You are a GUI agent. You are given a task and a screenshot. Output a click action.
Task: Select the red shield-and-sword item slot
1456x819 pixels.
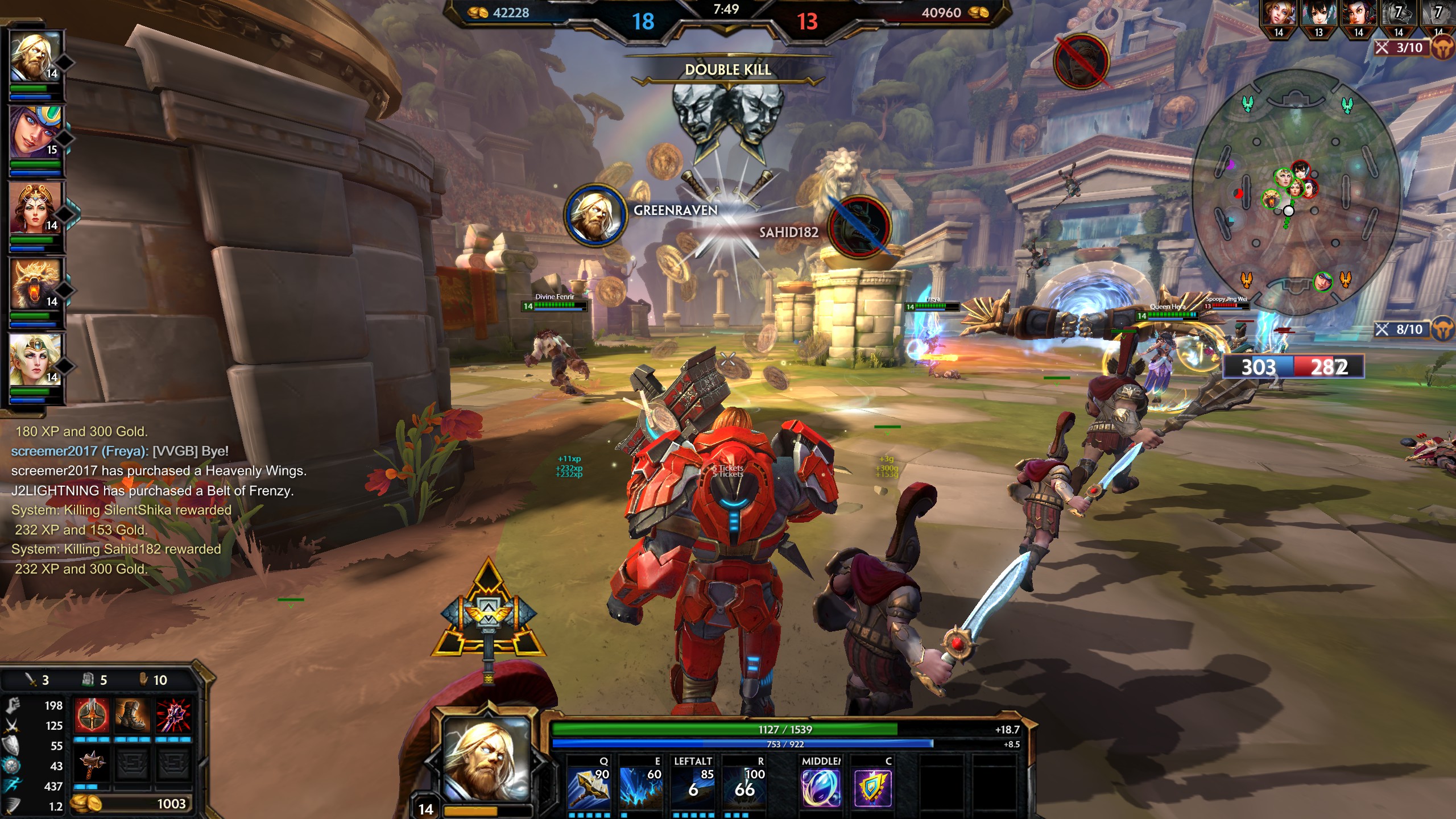point(92,715)
